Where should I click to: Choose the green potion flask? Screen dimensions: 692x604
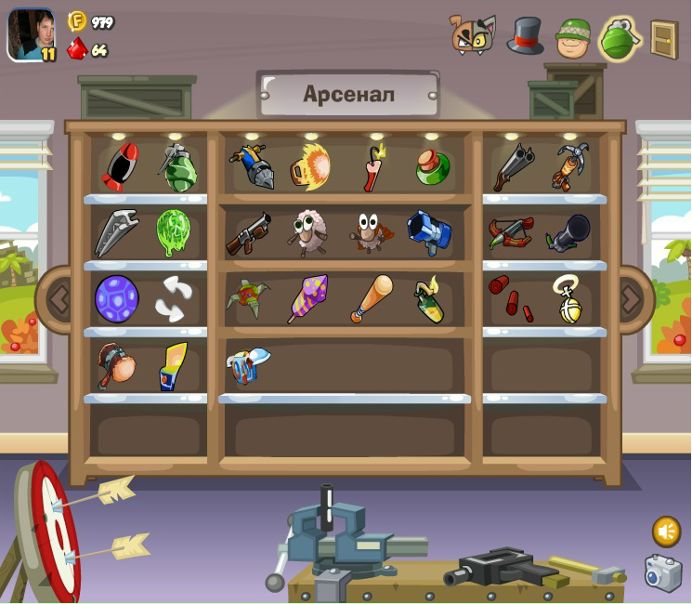coord(432,167)
